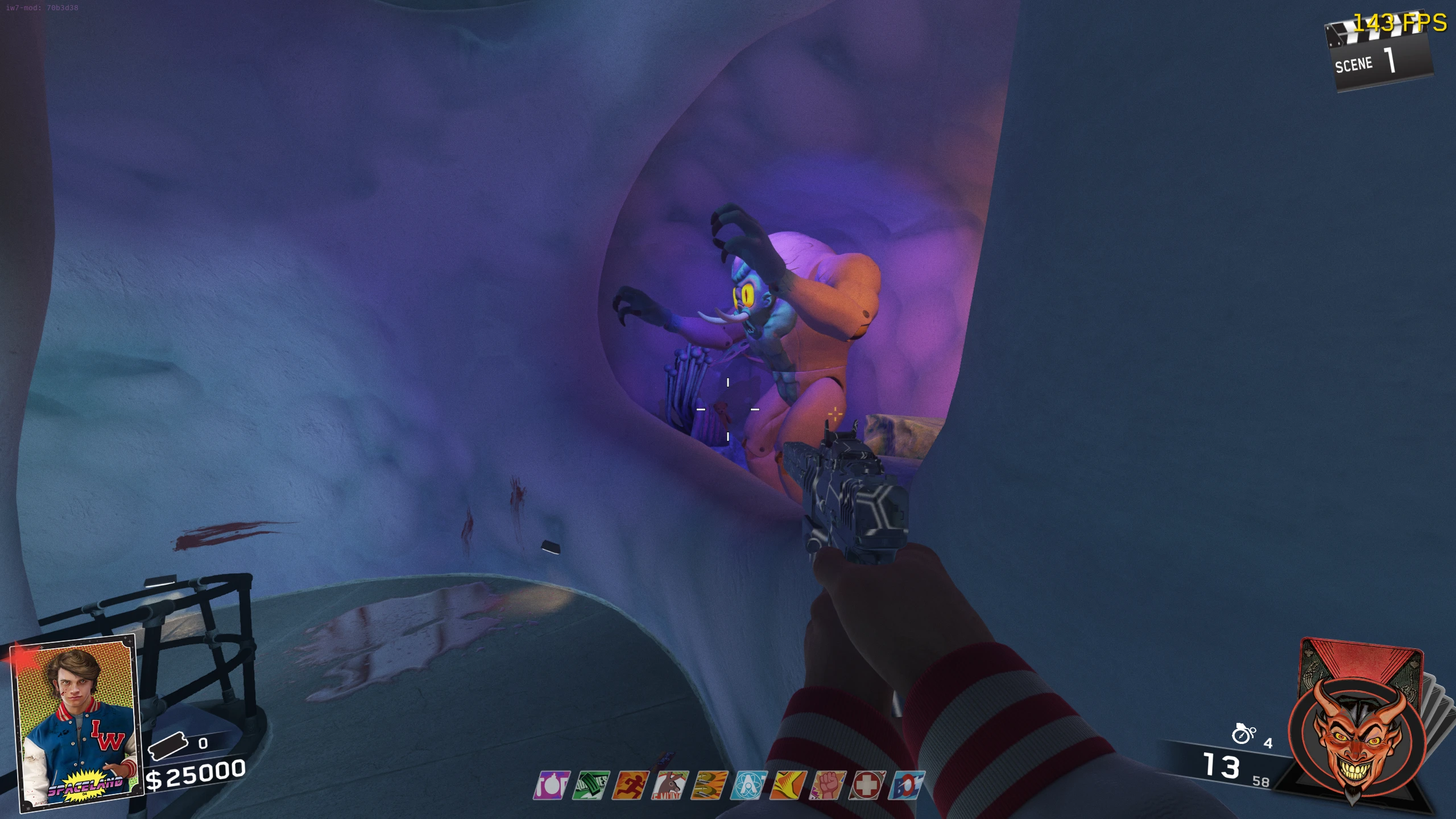Viewport: 1456px width, 819px height.
Task: Pick the yellow slapping hand perk icon
Action: point(789,785)
